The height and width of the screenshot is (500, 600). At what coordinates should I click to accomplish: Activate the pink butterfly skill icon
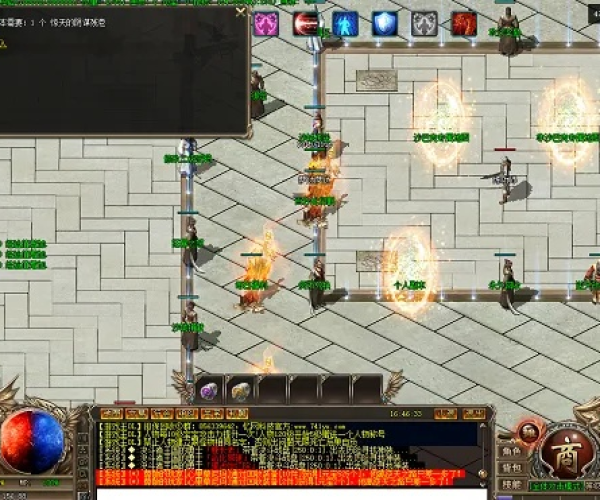(266, 24)
